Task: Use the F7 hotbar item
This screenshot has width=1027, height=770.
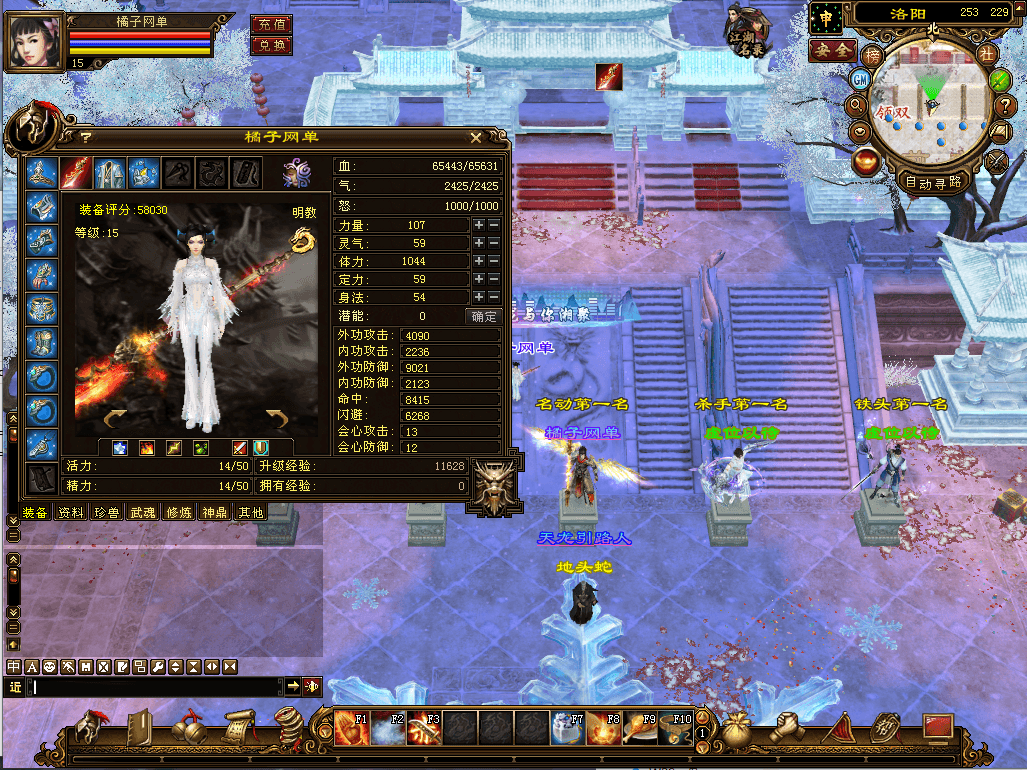Action: coord(568,728)
